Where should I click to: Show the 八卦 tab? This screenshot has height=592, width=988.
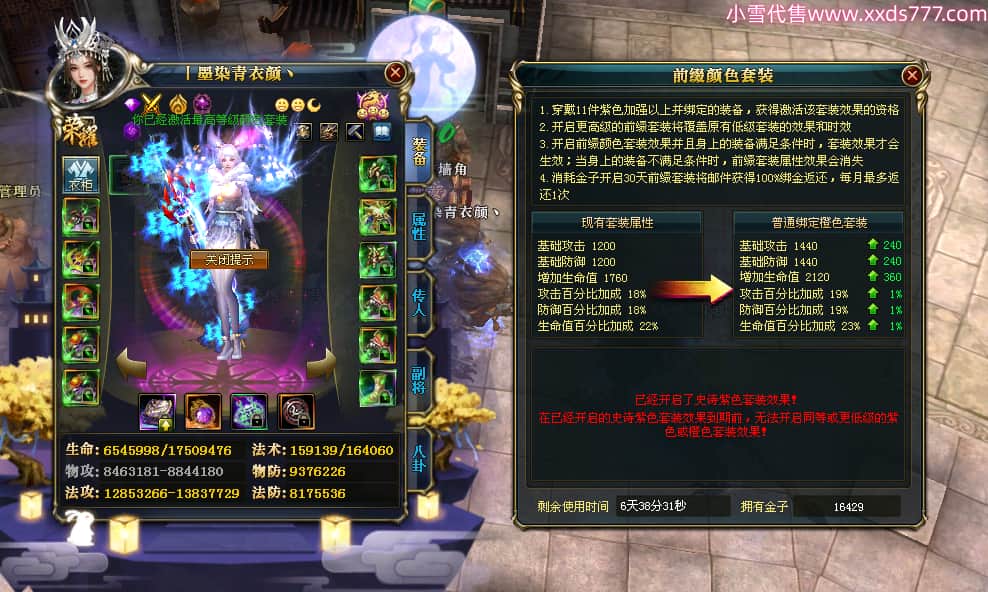point(419,450)
